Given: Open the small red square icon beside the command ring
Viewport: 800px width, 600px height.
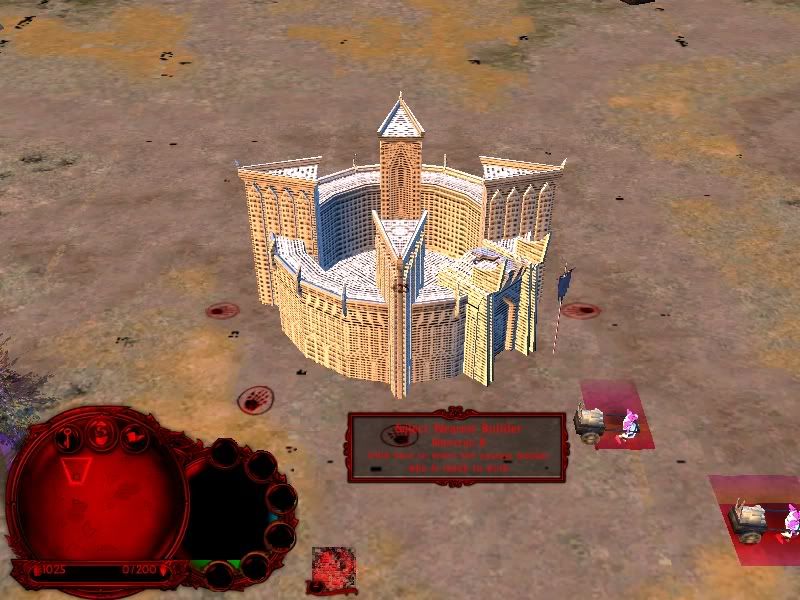Looking at the screenshot, I should coord(334,569).
